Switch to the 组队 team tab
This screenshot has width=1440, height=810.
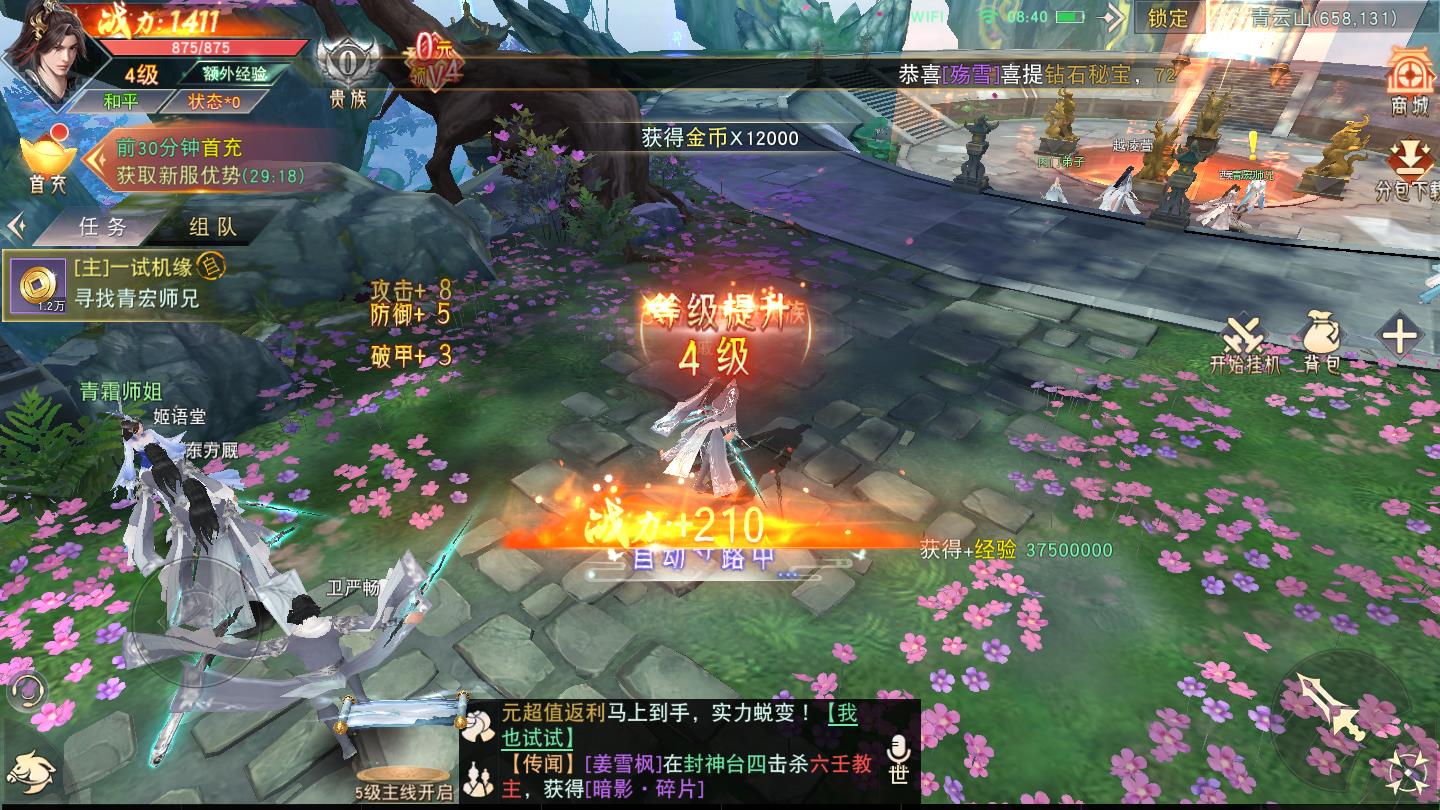pyautogui.click(x=213, y=227)
